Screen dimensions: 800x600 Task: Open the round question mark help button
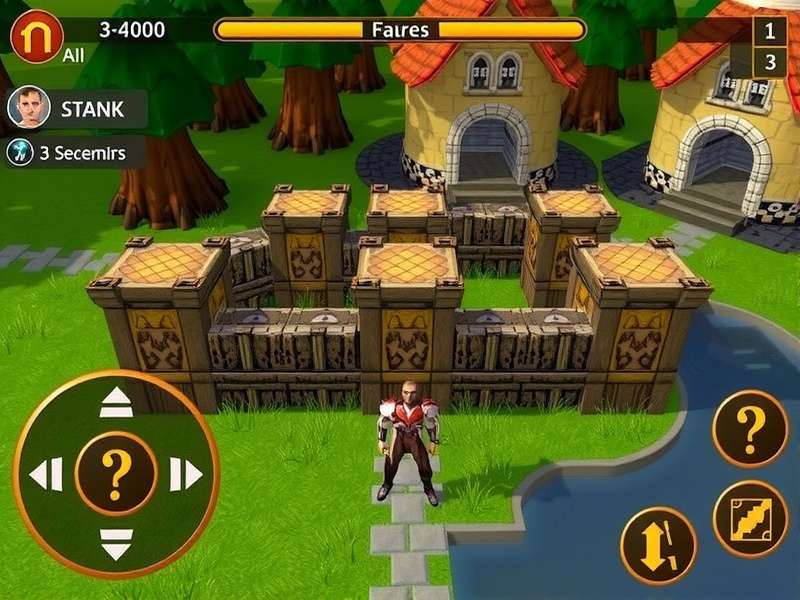[x=750, y=428]
